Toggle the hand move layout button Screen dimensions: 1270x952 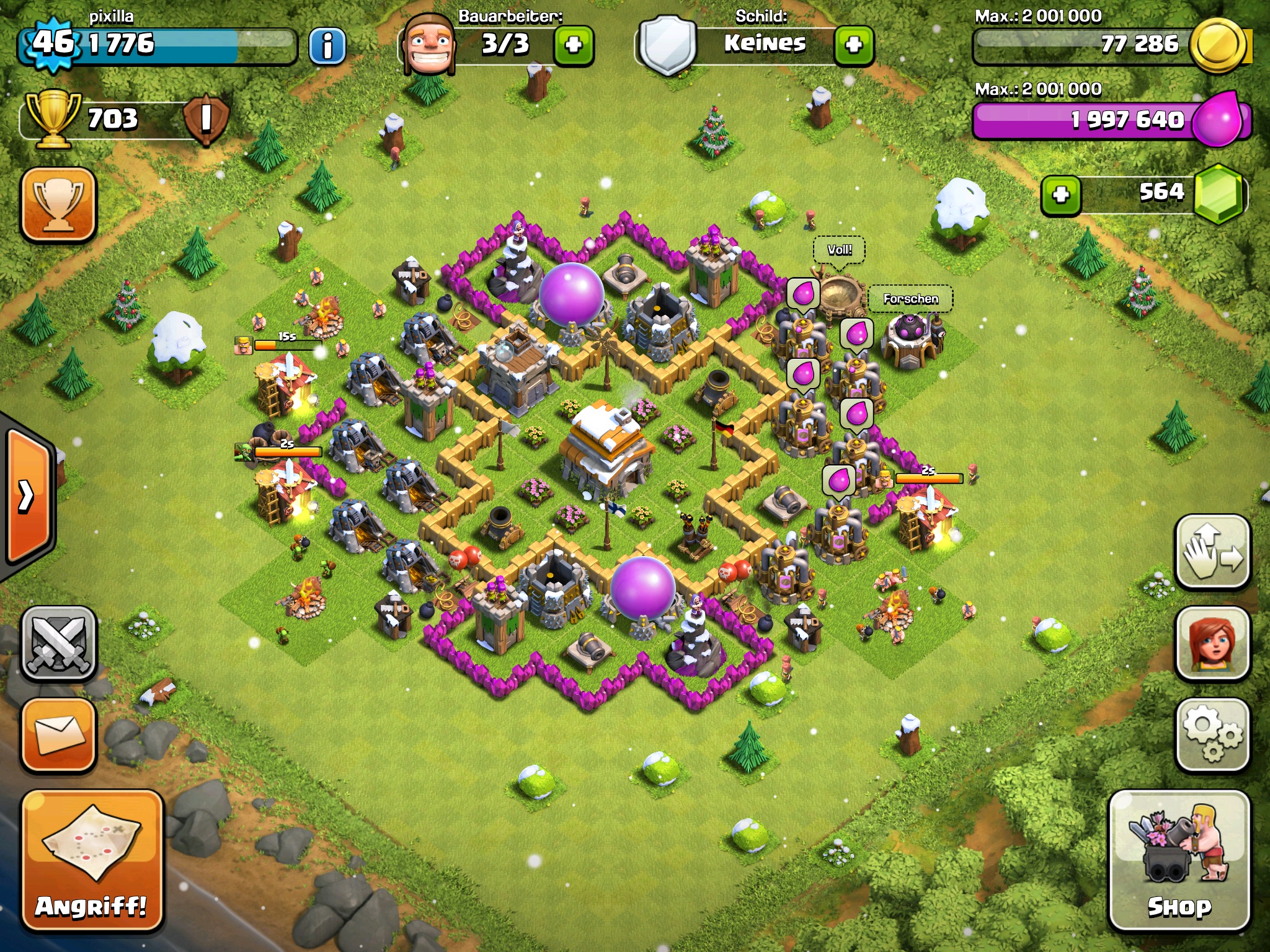[x=1212, y=552]
